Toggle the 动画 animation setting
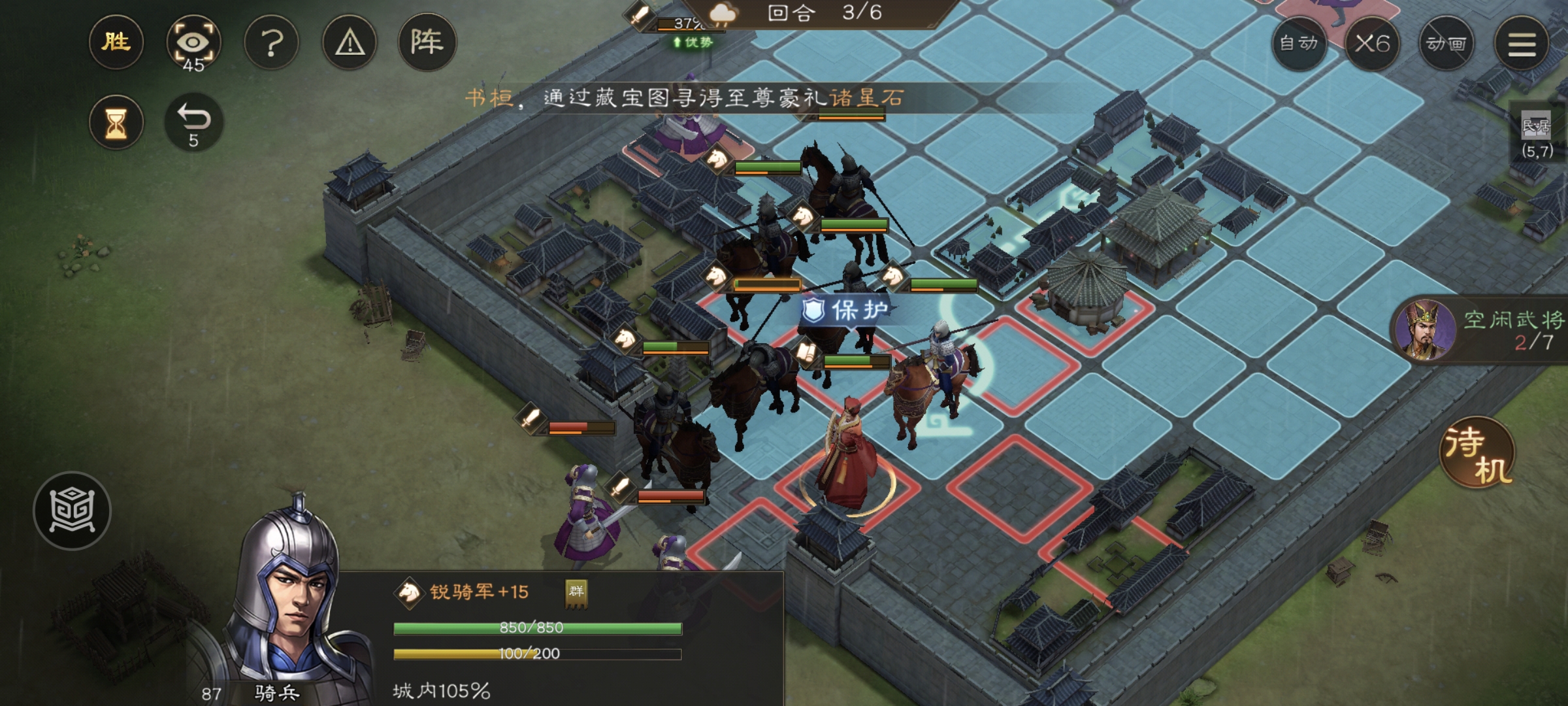The width and height of the screenshot is (1568, 706). 1446,44
